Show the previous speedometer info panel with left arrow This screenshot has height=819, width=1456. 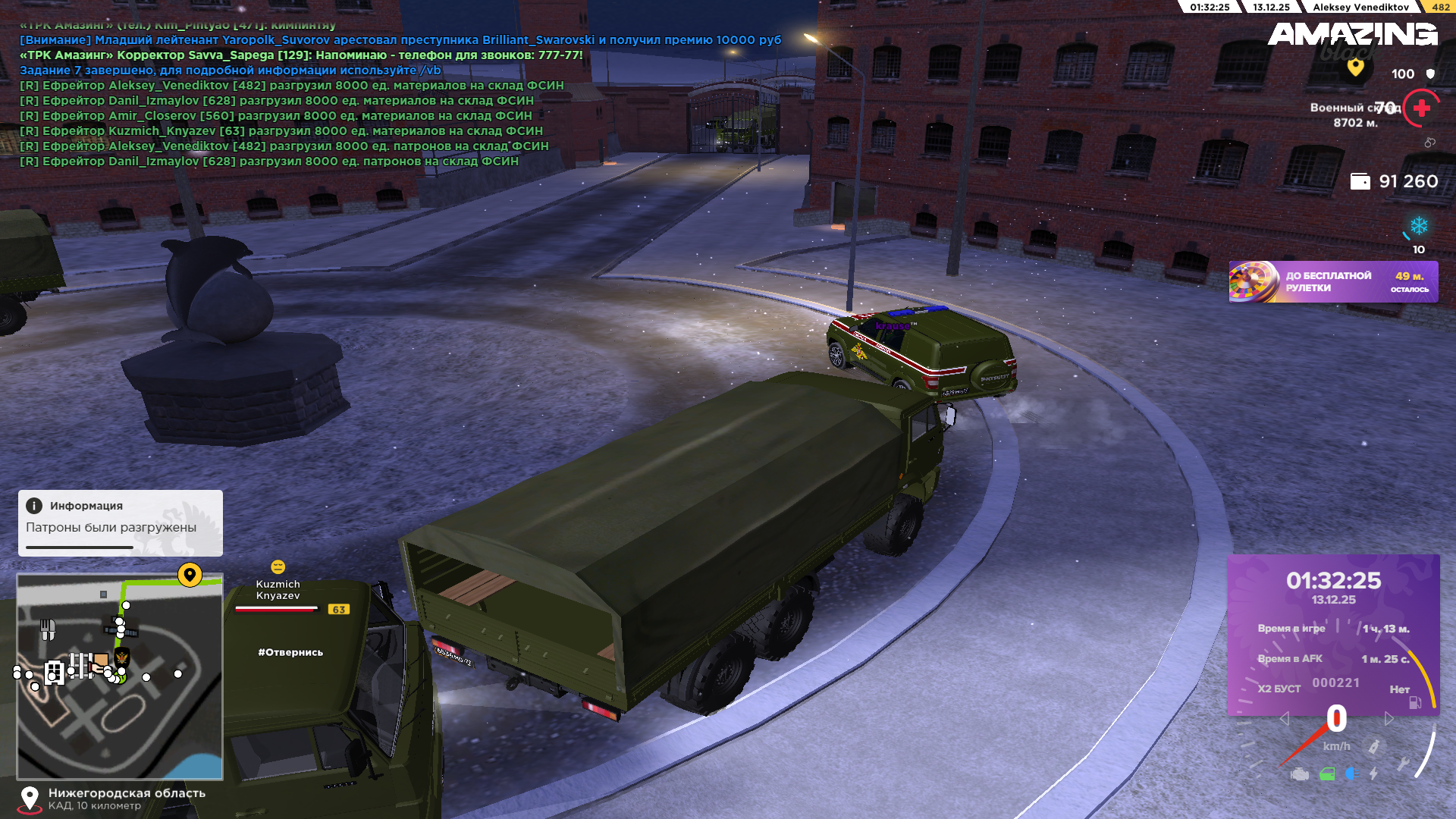tap(1284, 718)
